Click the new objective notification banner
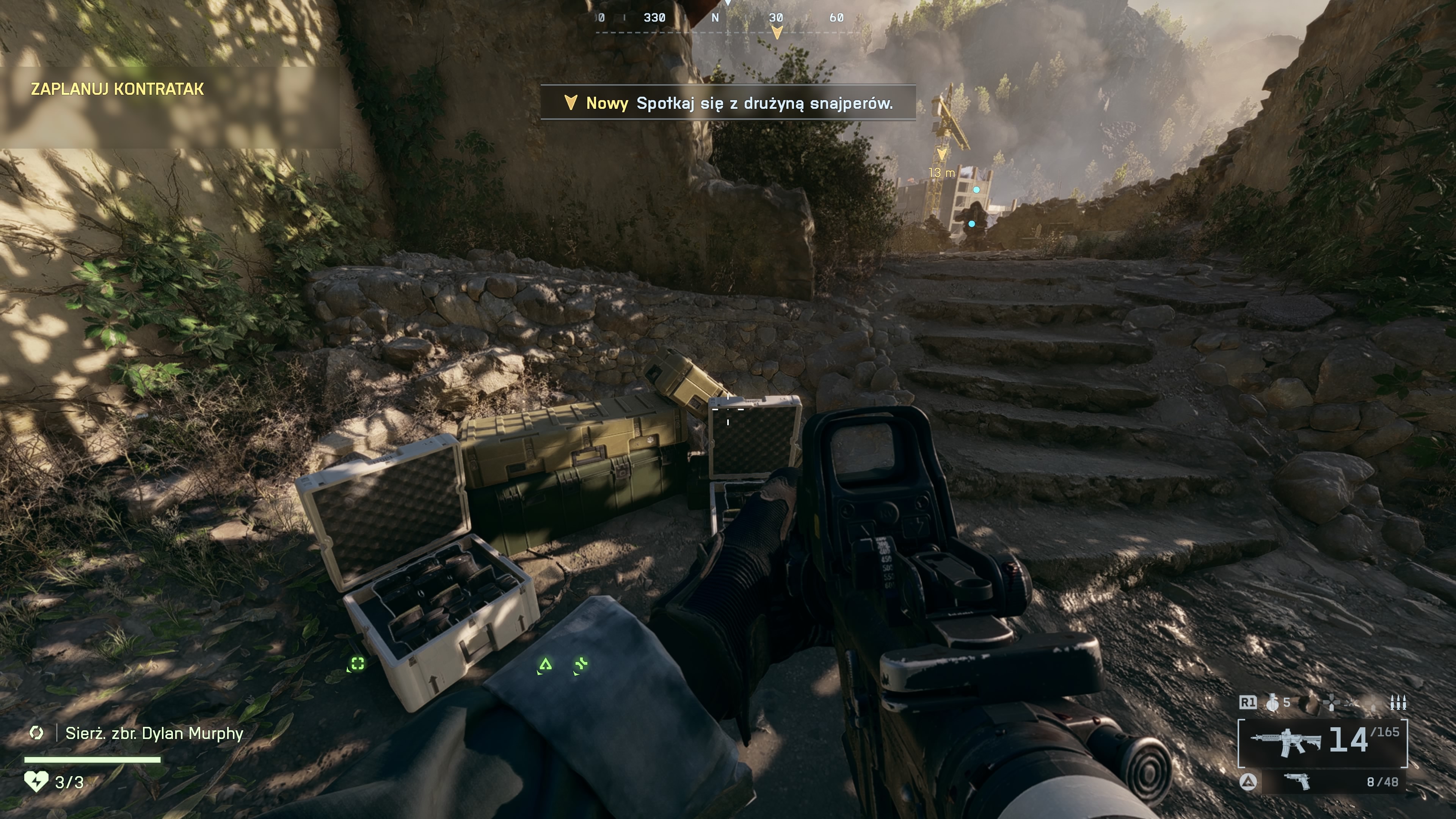1456x819 pixels. point(728,103)
